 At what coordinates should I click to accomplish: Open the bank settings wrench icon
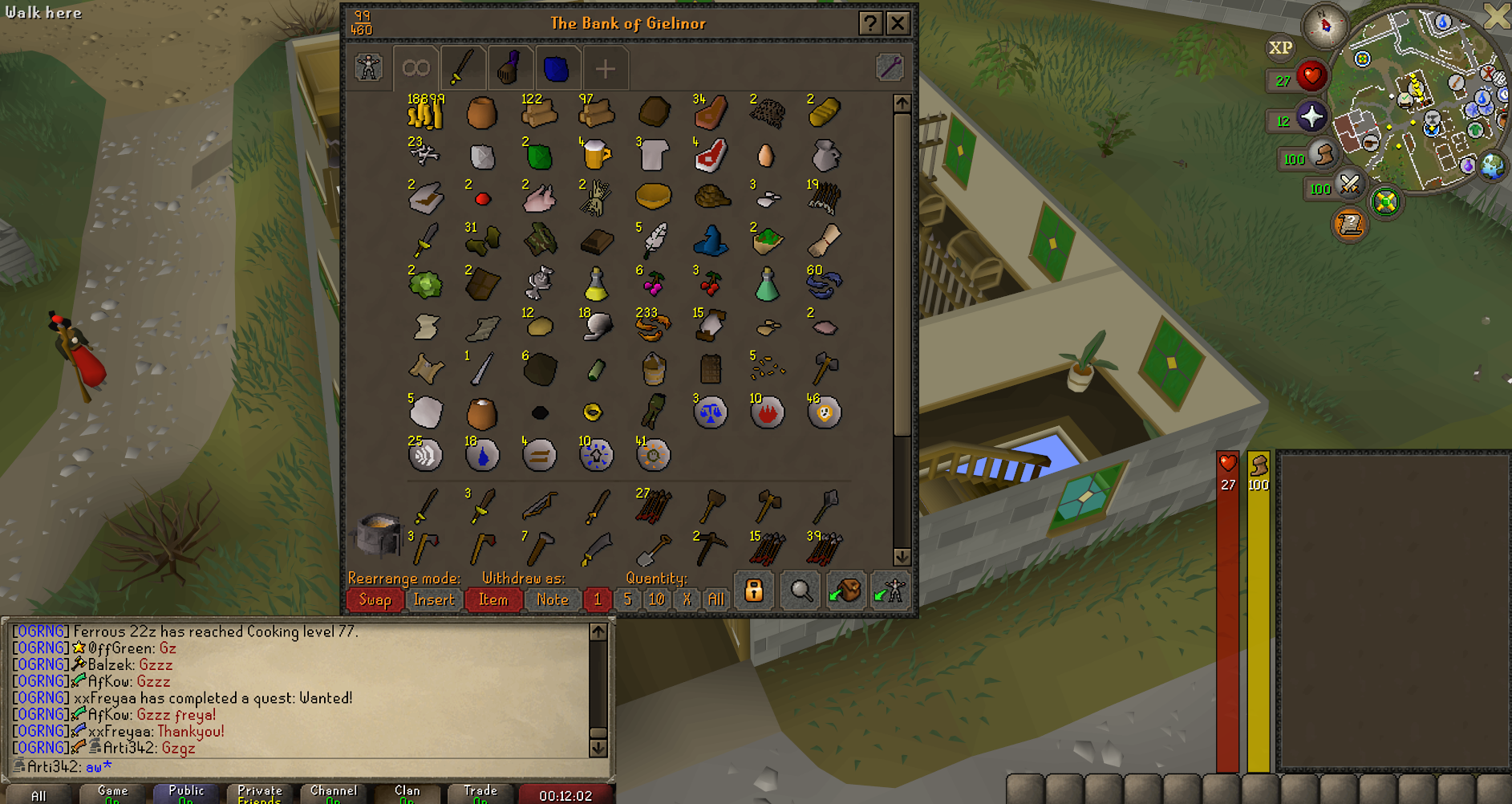[890, 67]
